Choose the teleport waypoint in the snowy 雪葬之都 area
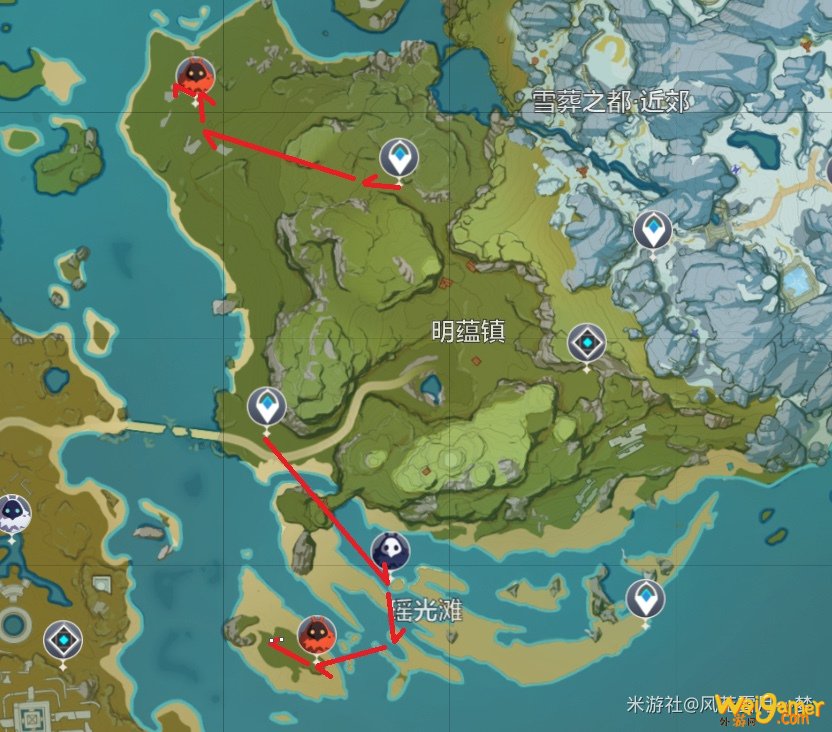 (653, 231)
